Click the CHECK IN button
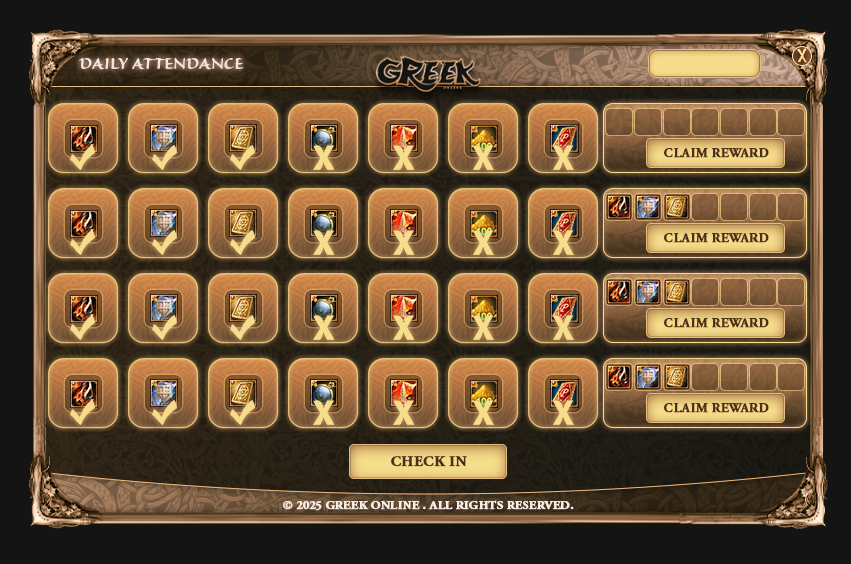This screenshot has height=564, width=851. [428, 462]
